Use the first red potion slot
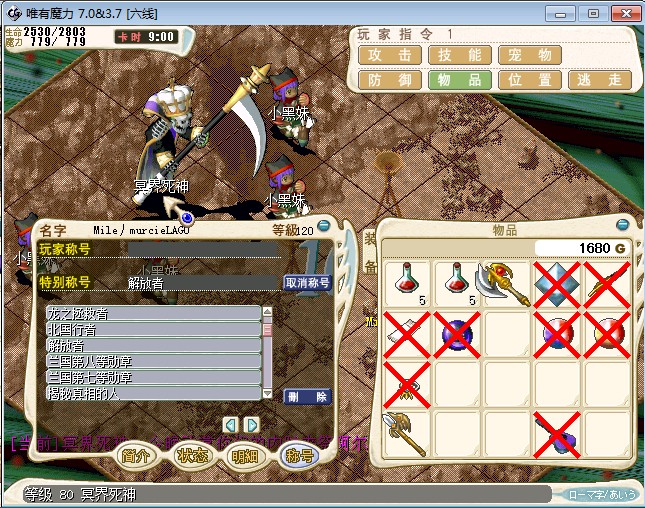The height and width of the screenshot is (508, 645). pos(406,285)
